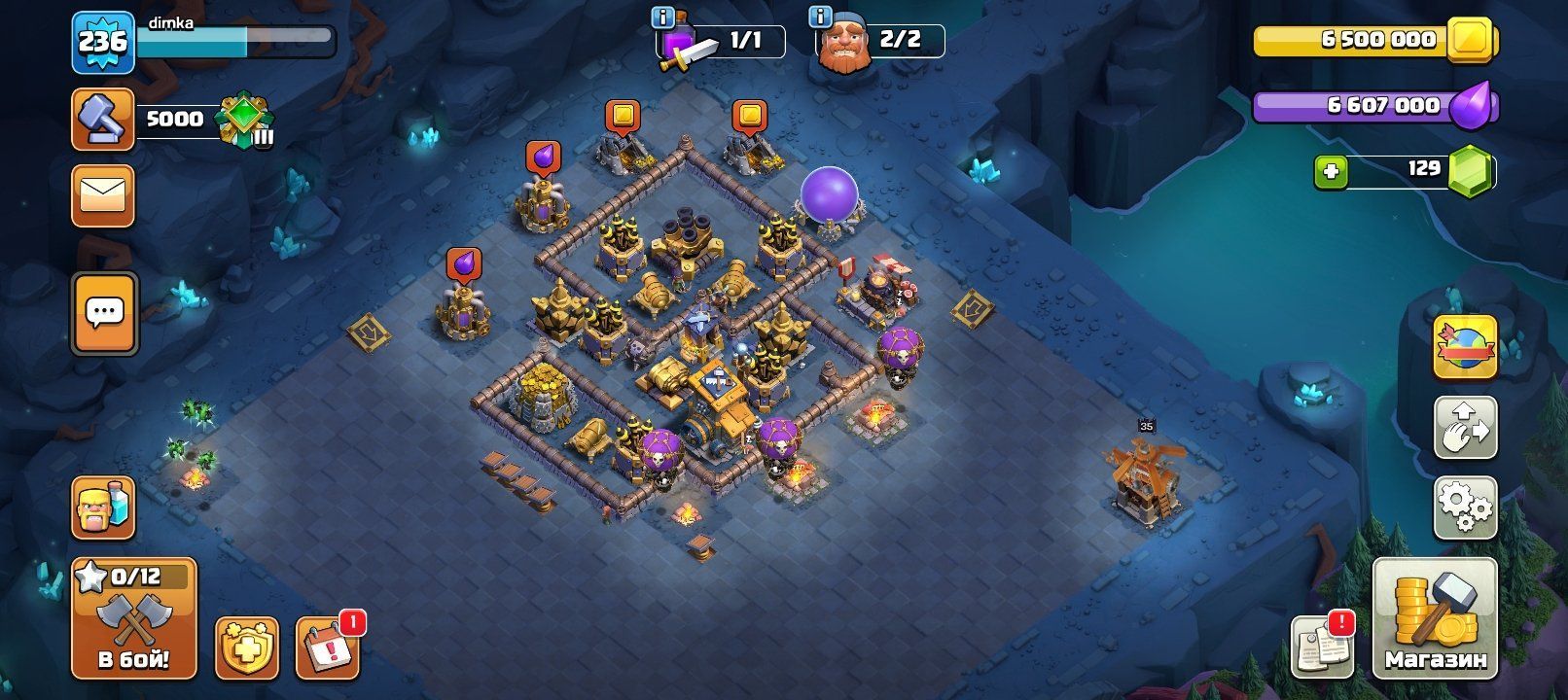Open the builder hammer trophies icon
Image resolution: width=1568 pixels, height=700 pixels.
point(103,120)
